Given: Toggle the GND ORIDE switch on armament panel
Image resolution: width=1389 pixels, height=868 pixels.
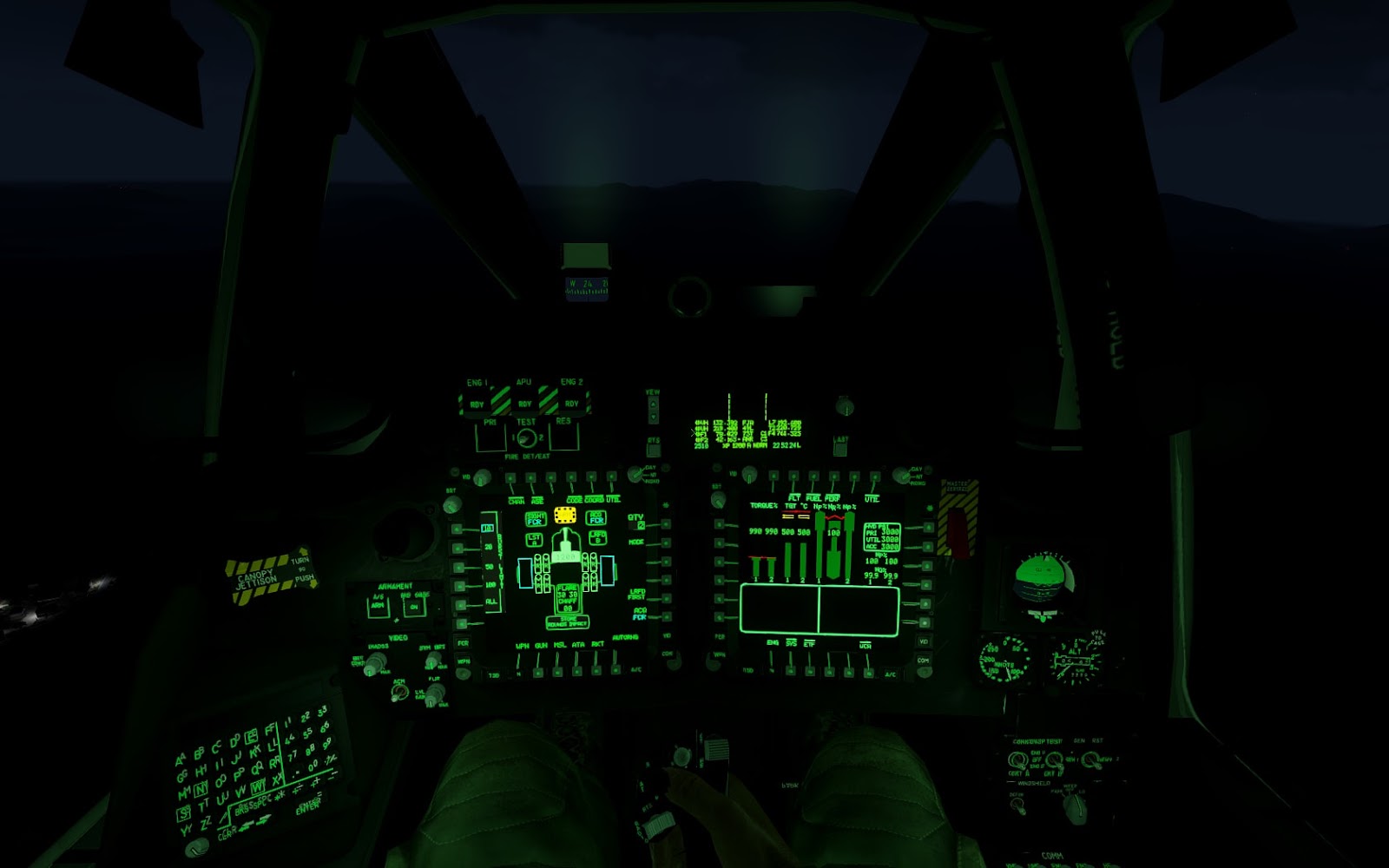Looking at the screenshot, I should 414,607.
